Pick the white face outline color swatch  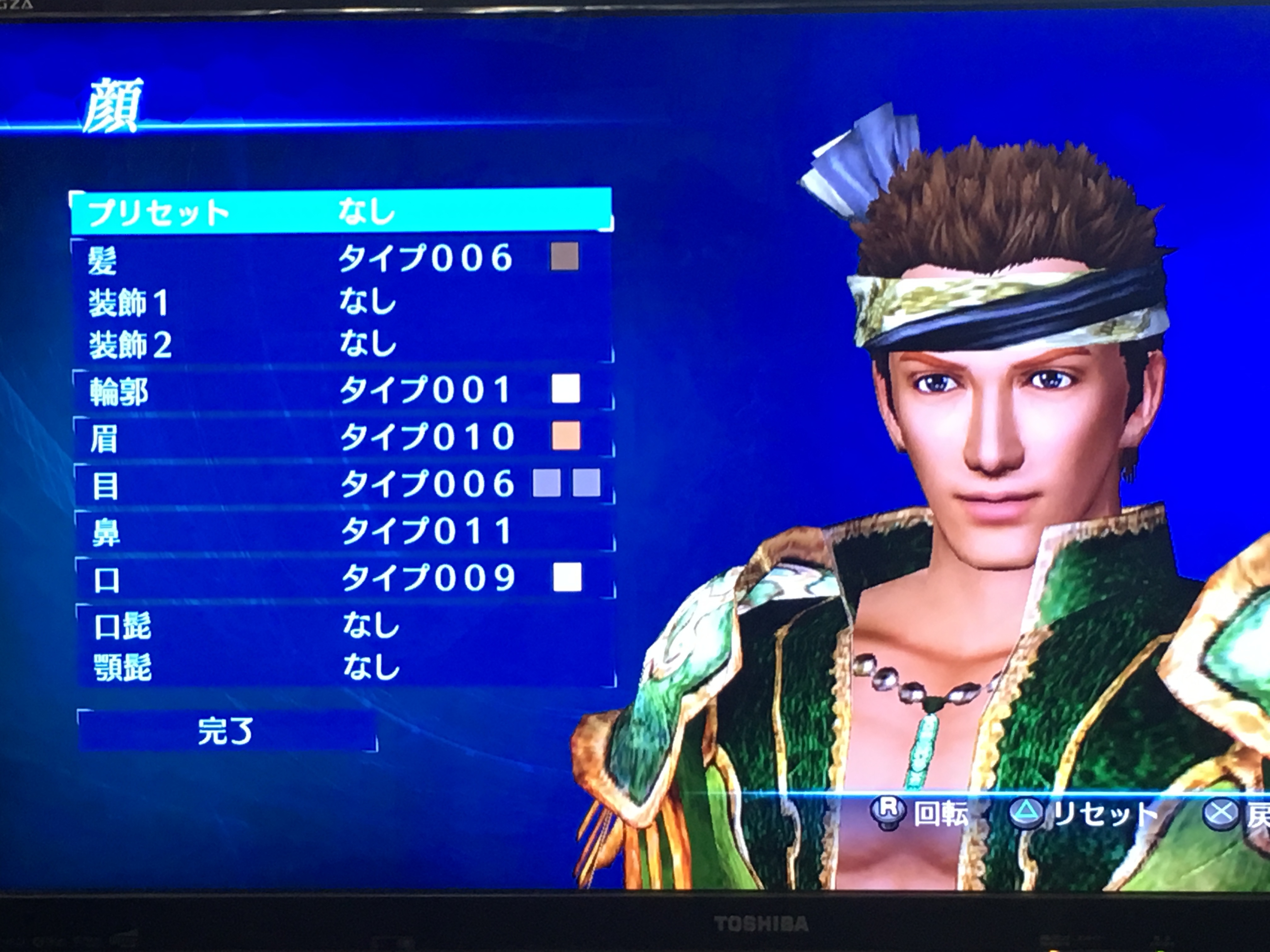[x=565, y=389]
